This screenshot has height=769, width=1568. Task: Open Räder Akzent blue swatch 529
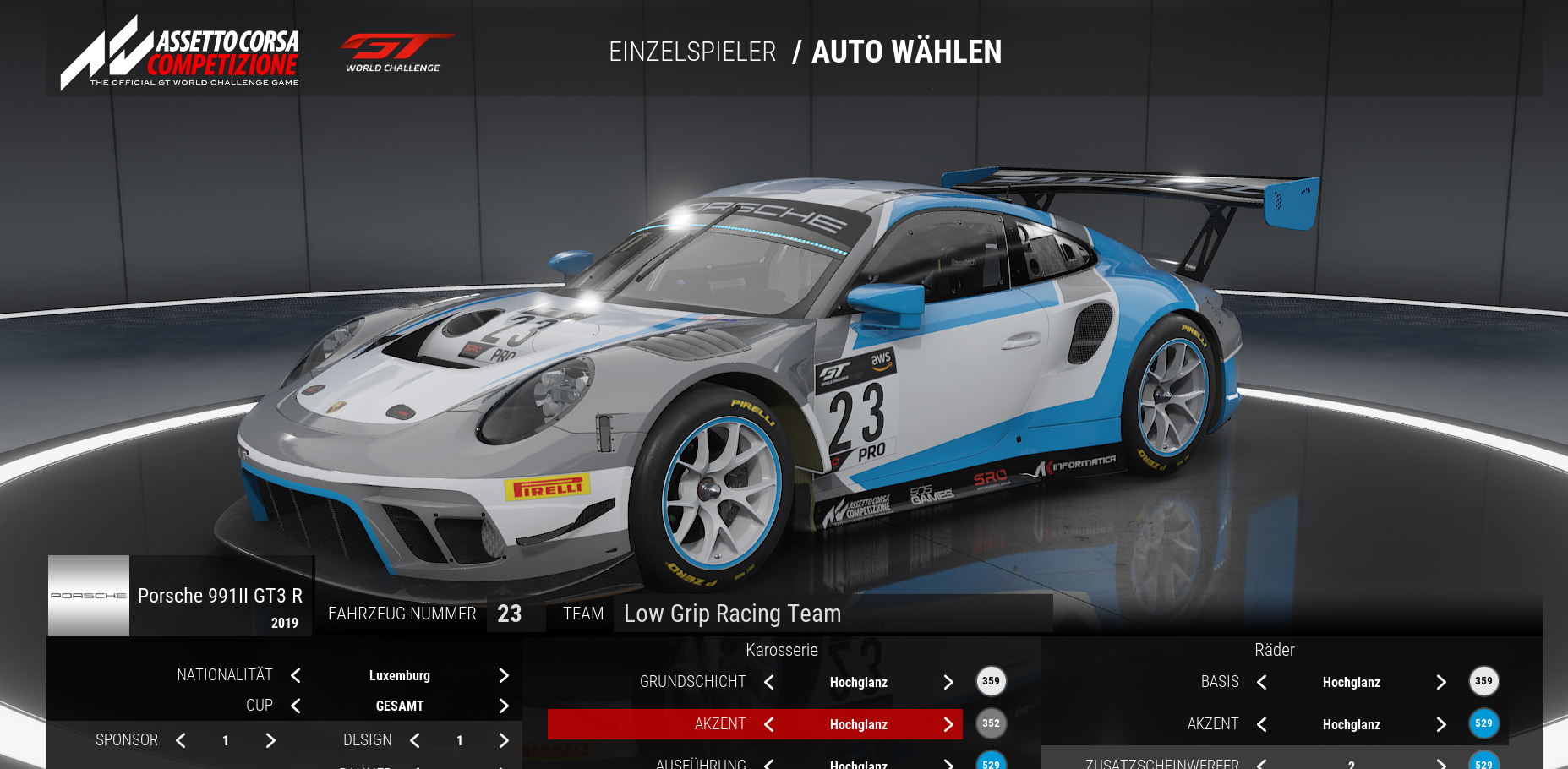tap(1483, 723)
